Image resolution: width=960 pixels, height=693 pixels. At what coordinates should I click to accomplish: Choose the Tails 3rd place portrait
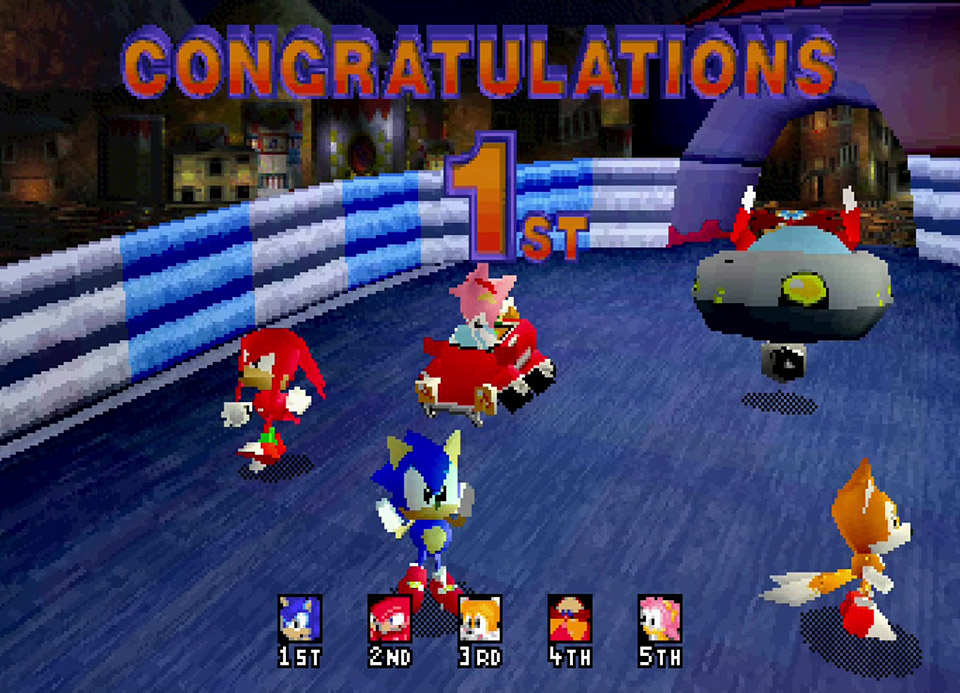pos(479,619)
